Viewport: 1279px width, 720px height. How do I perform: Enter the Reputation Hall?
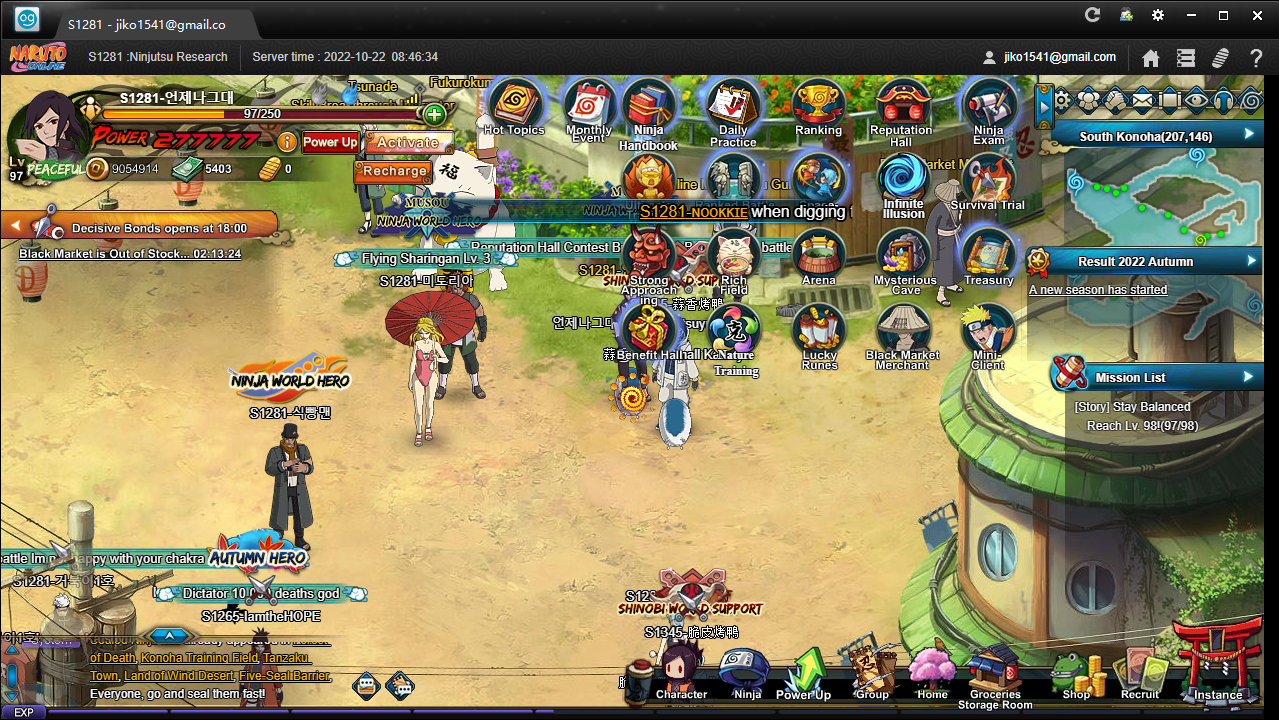tap(901, 106)
